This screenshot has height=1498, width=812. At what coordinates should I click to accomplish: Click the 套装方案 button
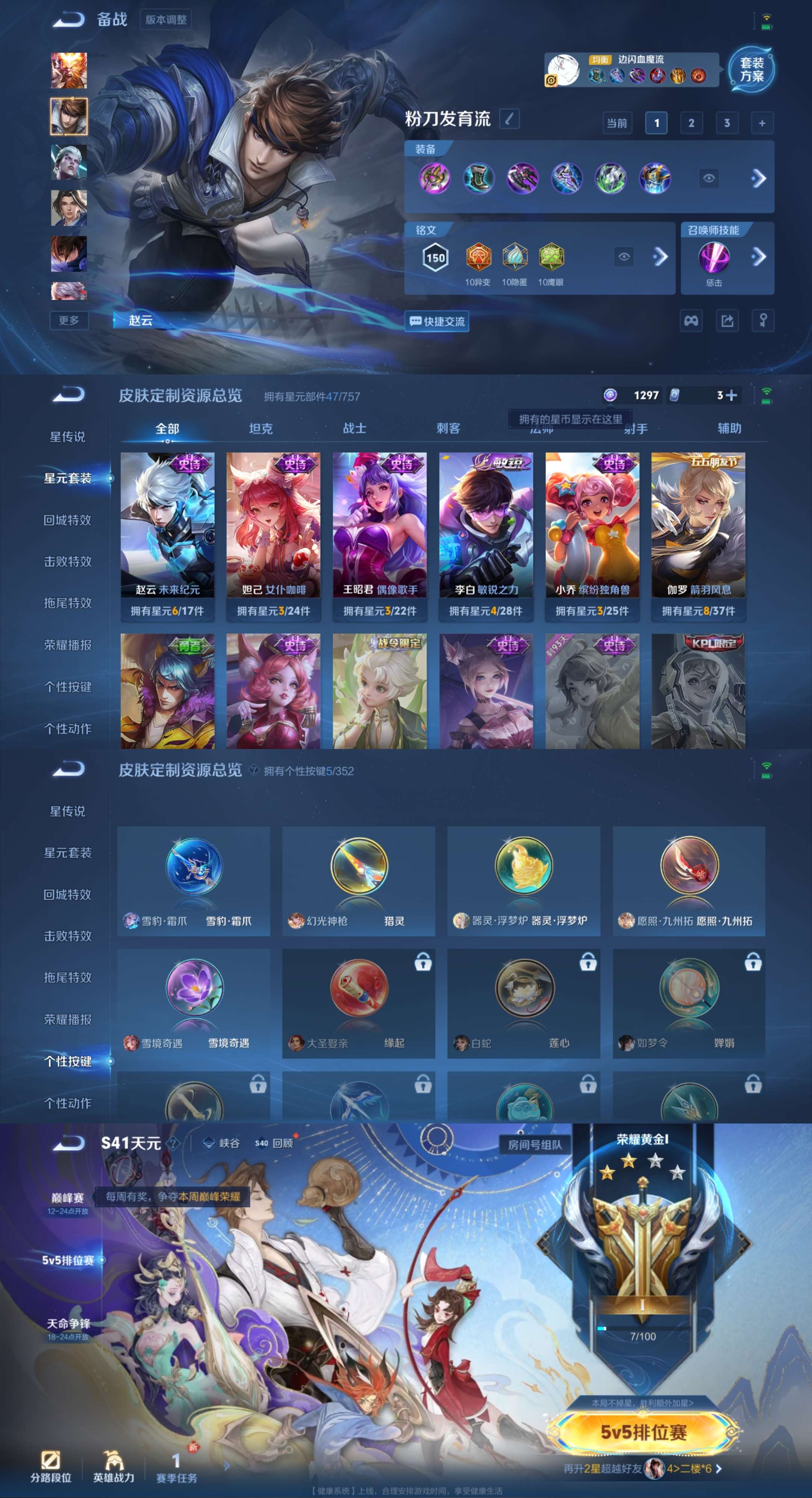click(x=753, y=70)
